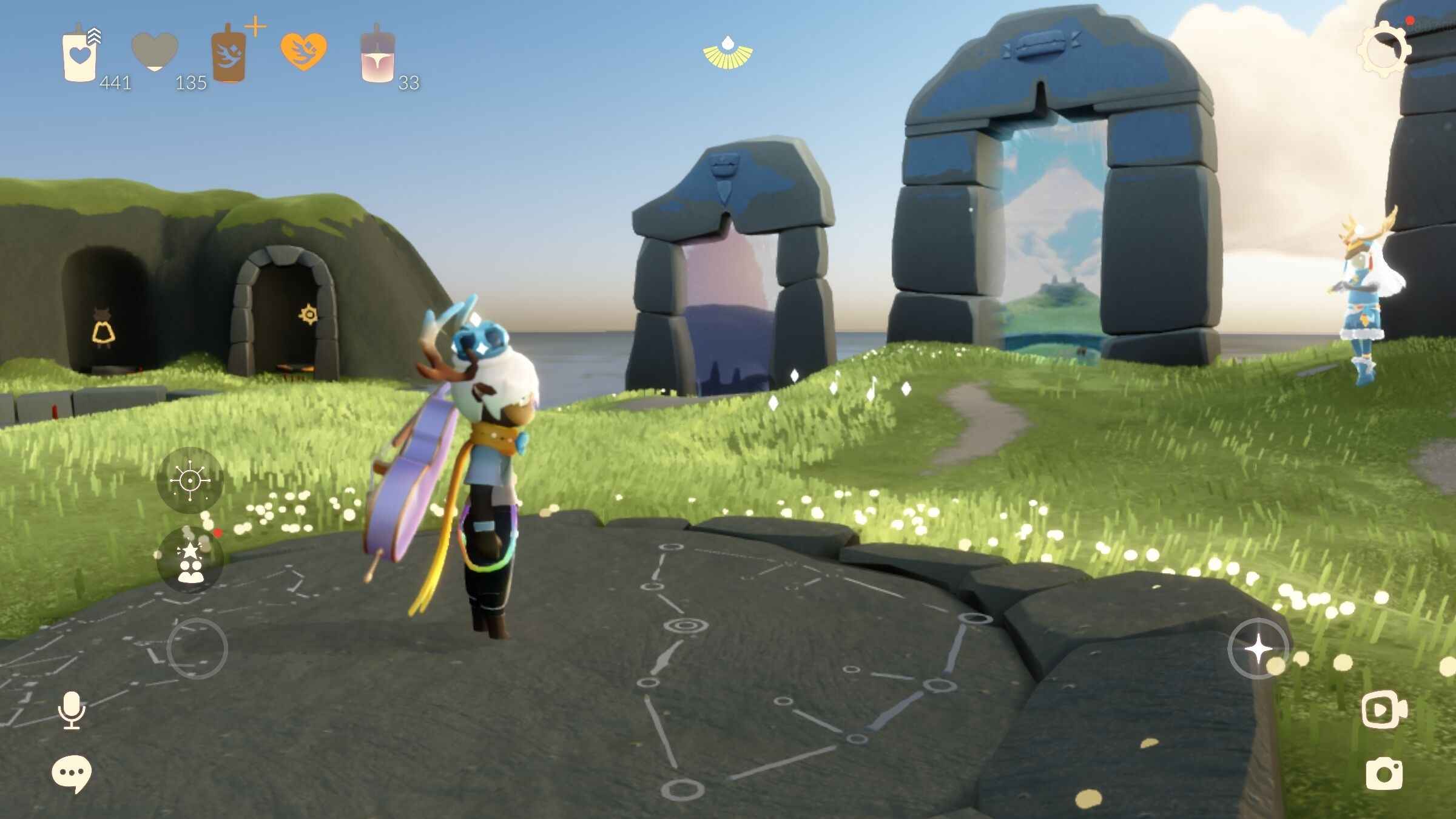This screenshot has height=819, width=1456.
Task: Toggle the microphone voice chat
Action: click(x=72, y=710)
